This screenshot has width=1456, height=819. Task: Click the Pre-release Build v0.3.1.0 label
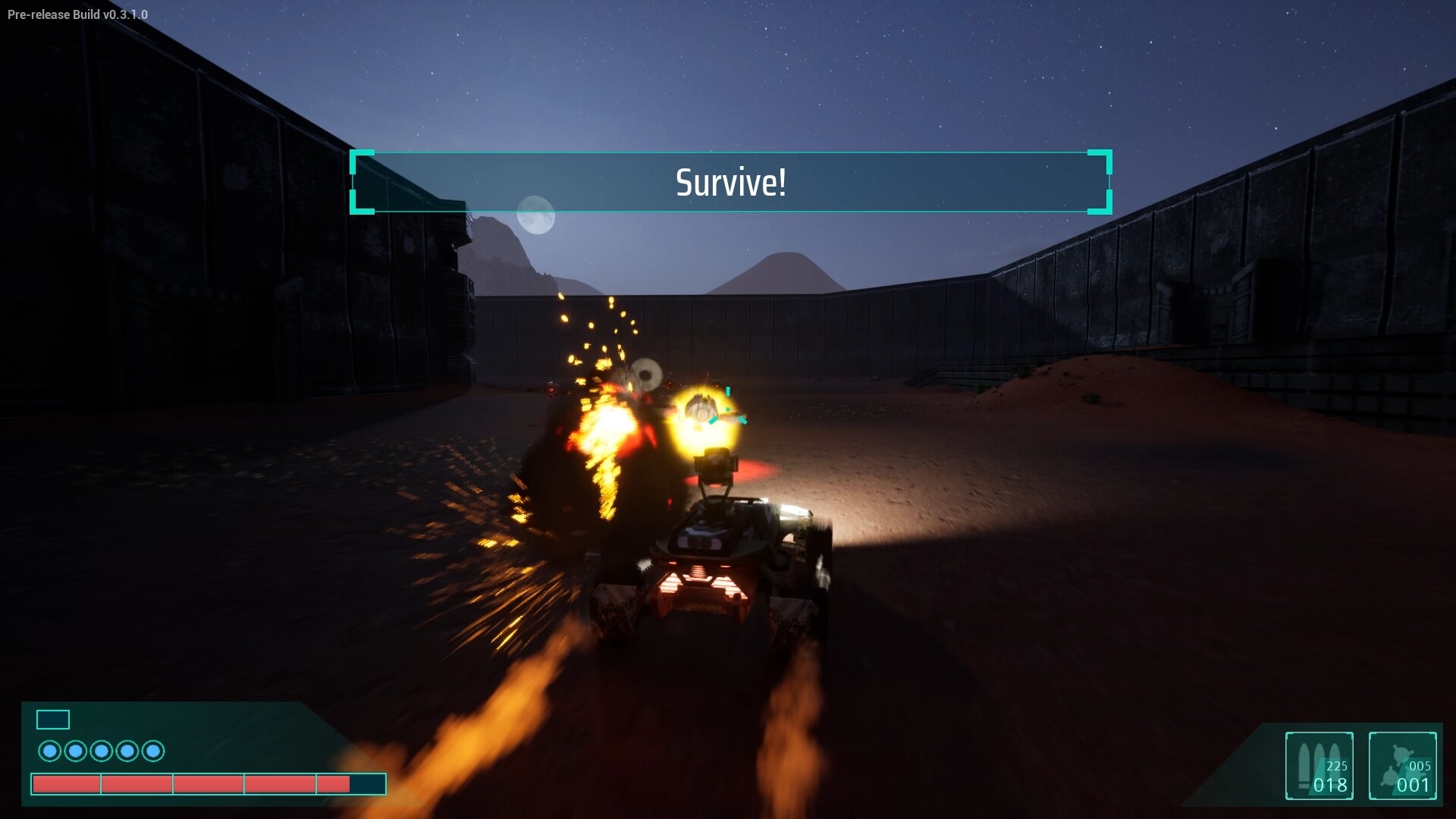click(x=76, y=14)
